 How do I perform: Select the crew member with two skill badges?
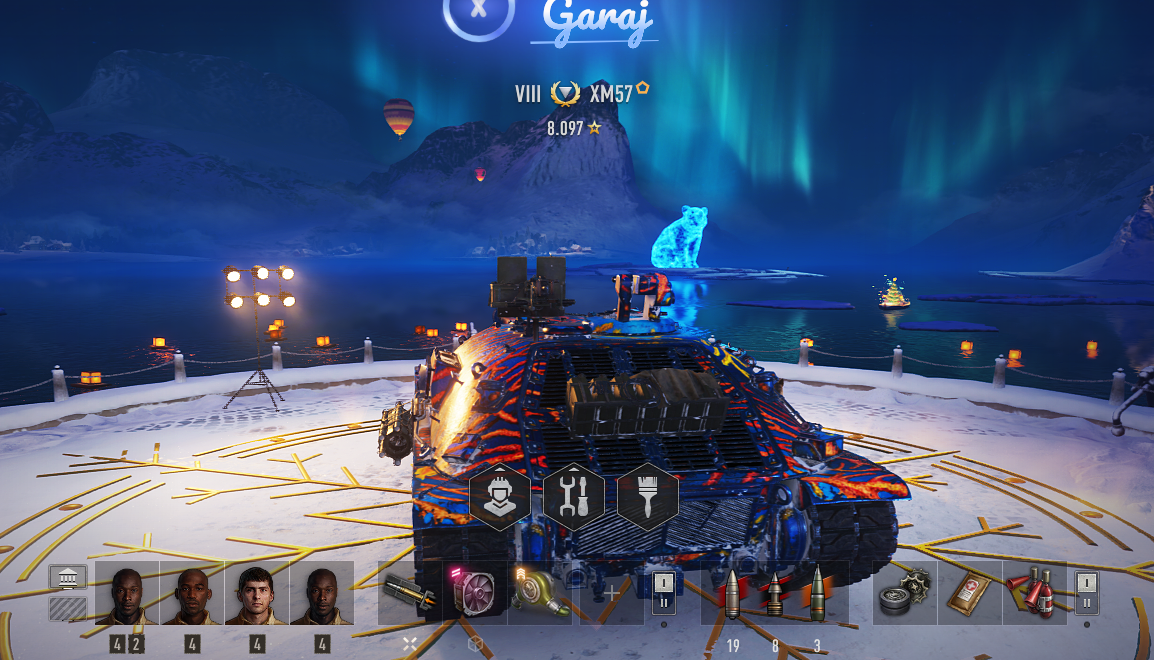click(127, 593)
